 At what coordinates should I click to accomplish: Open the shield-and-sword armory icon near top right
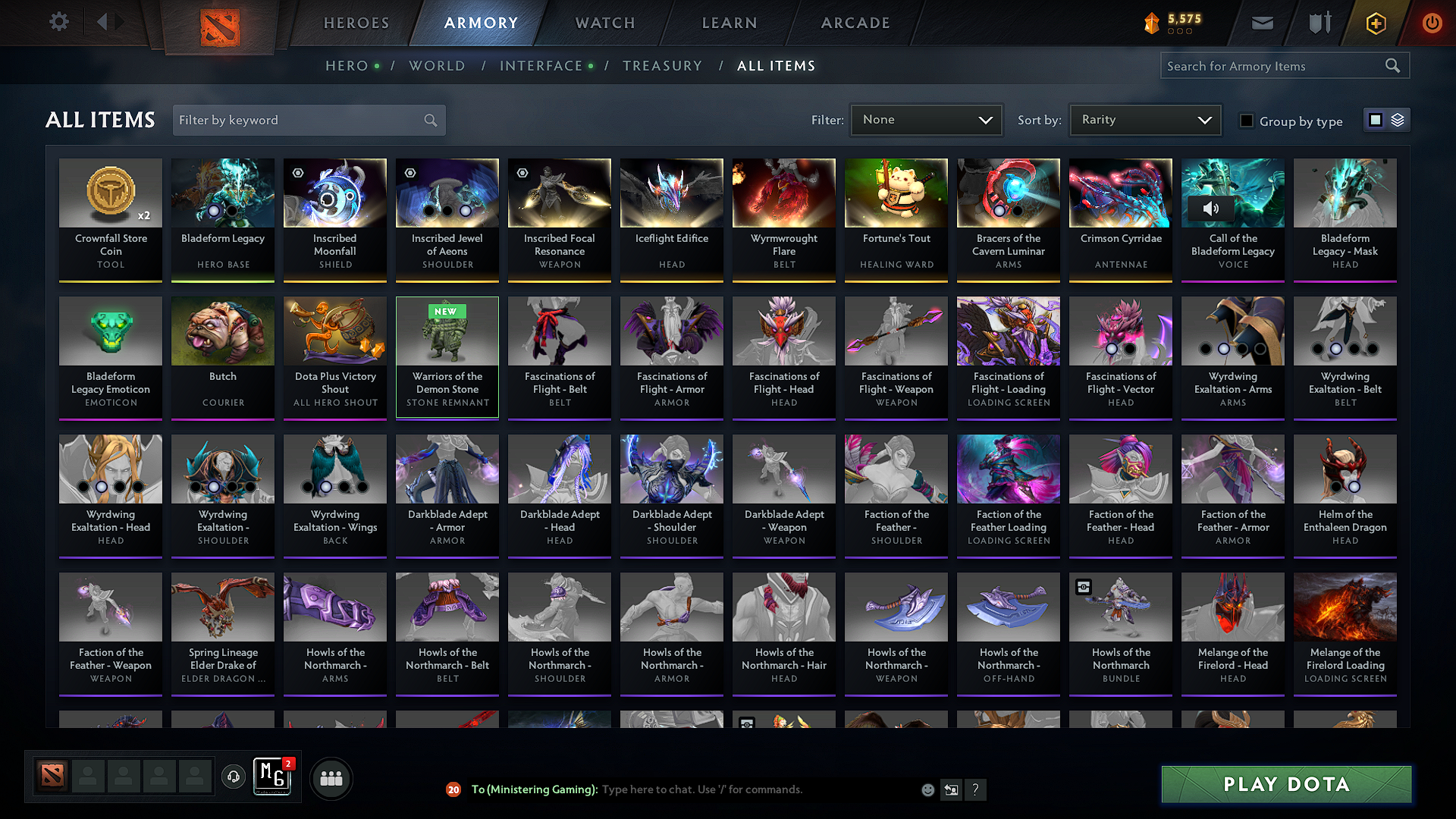(x=1319, y=22)
